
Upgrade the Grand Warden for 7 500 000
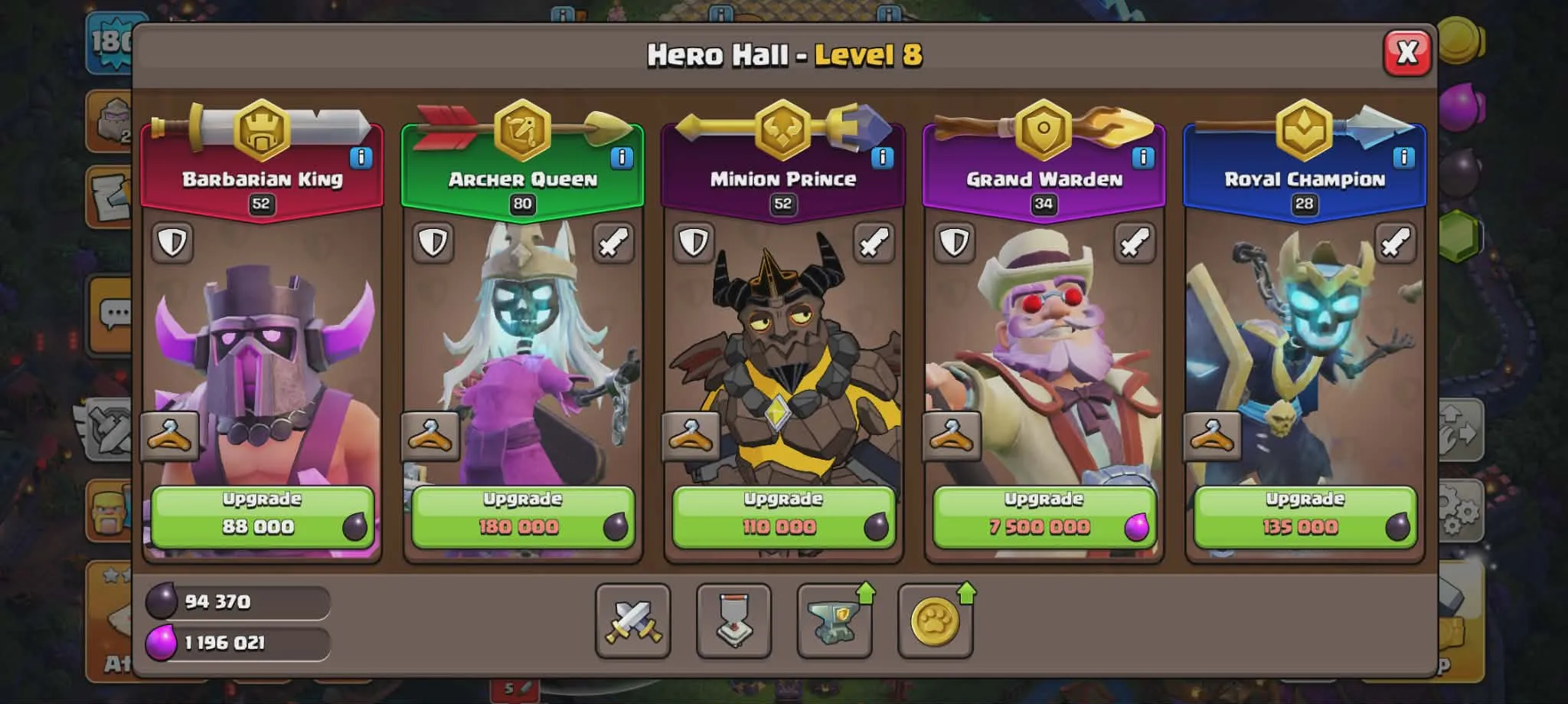[x=1044, y=512]
